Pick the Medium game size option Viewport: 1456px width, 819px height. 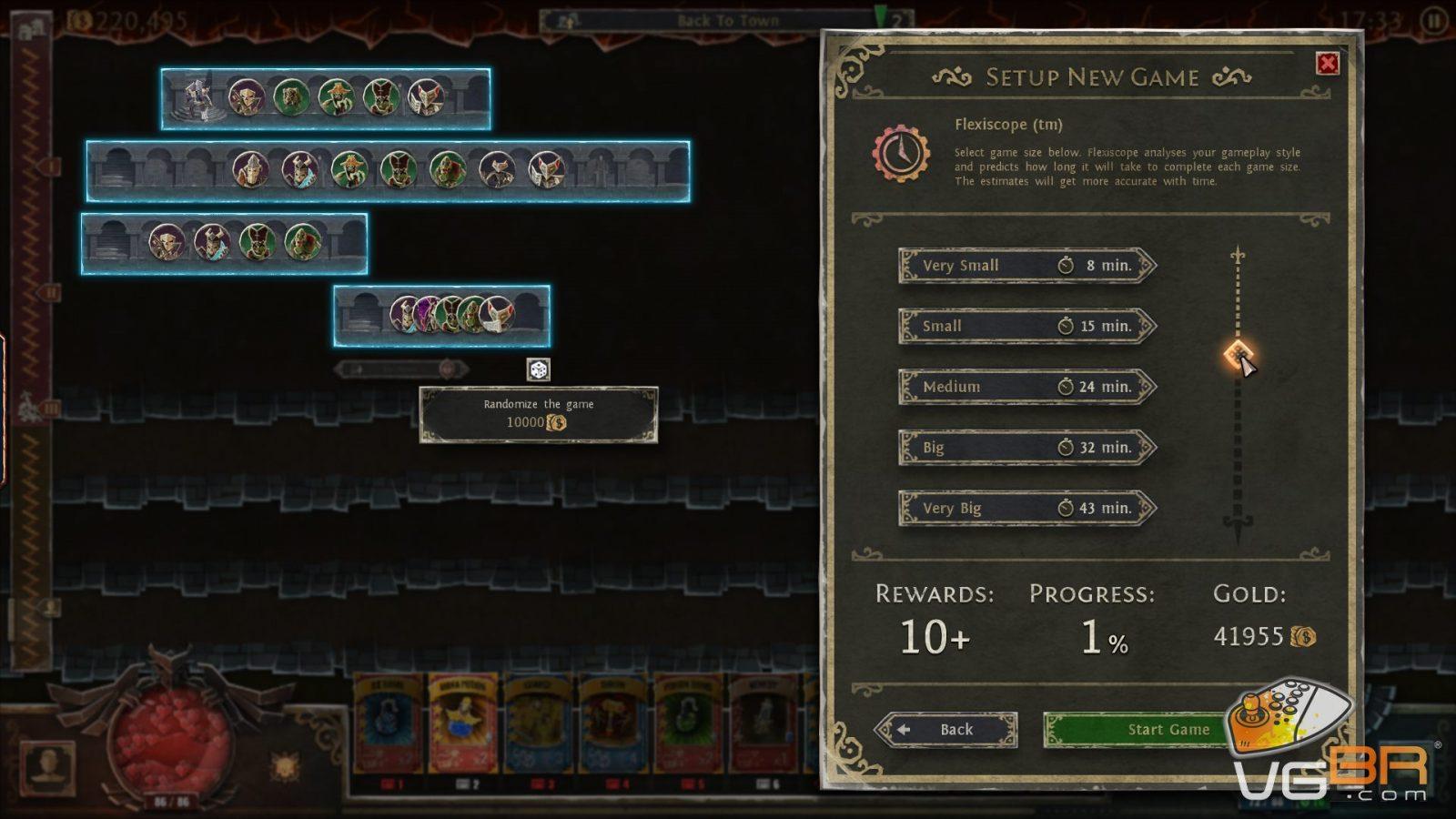point(1026,387)
